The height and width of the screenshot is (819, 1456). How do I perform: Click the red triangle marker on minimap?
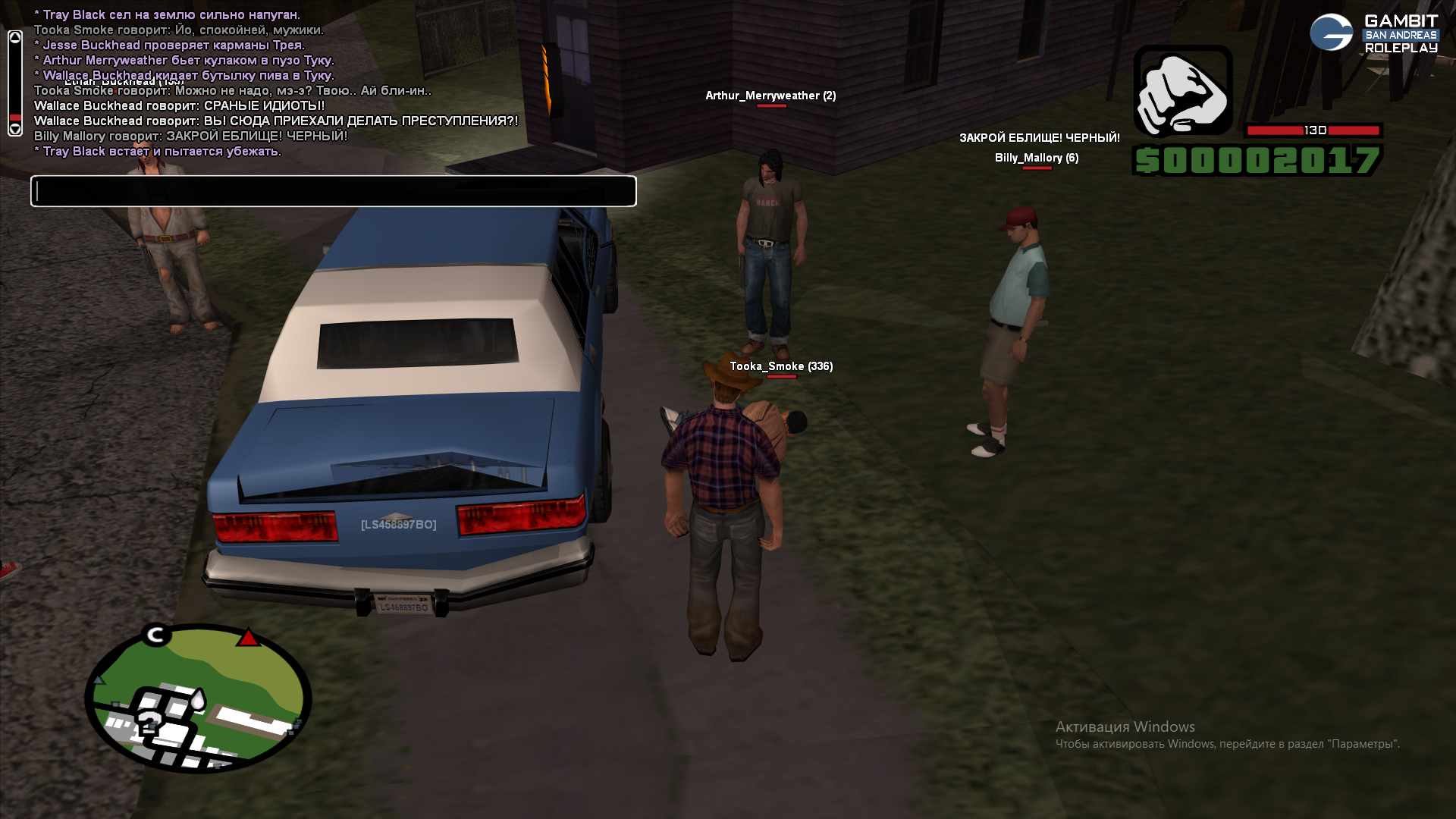(248, 638)
